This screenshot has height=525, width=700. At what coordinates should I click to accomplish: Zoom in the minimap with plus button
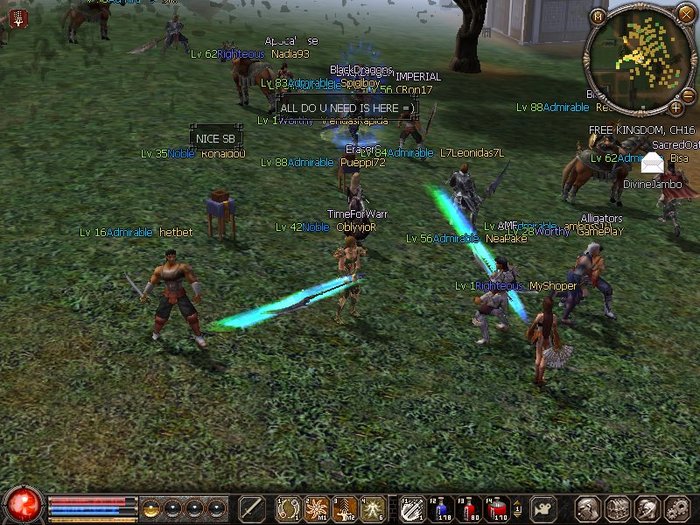tap(676, 106)
